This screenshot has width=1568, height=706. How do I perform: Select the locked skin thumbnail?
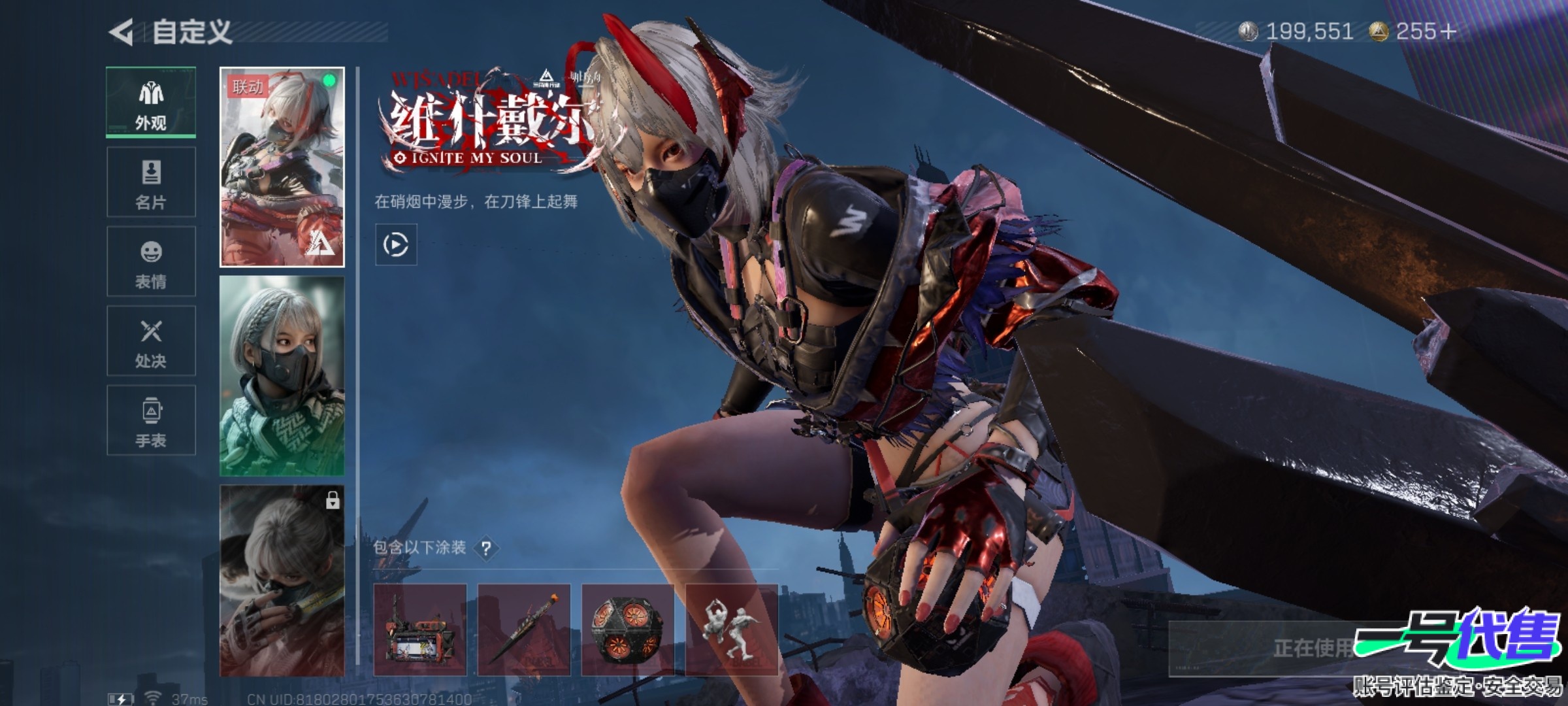point(282,580)
